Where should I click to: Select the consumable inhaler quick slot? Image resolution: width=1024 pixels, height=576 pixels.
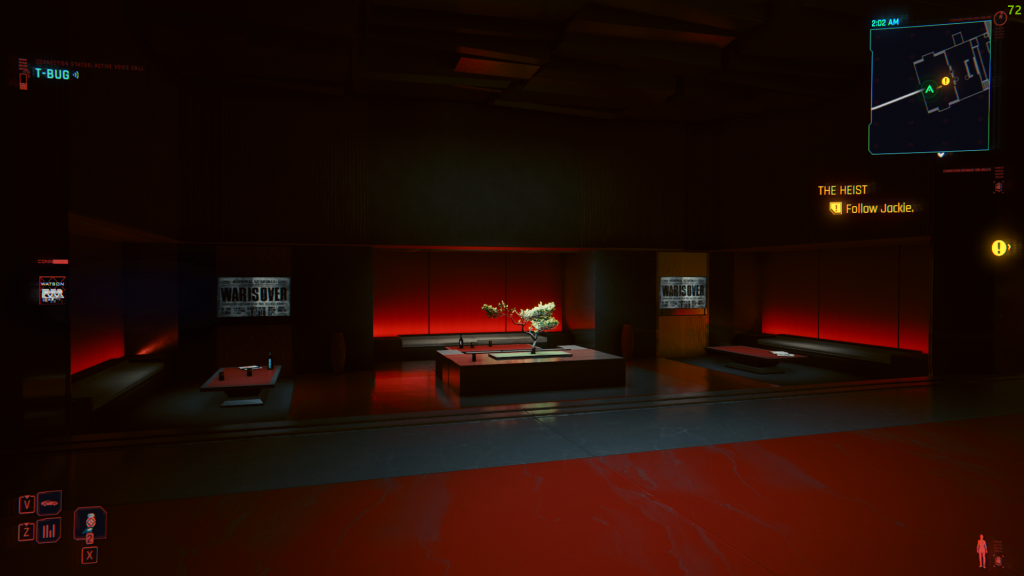point(90,522)
